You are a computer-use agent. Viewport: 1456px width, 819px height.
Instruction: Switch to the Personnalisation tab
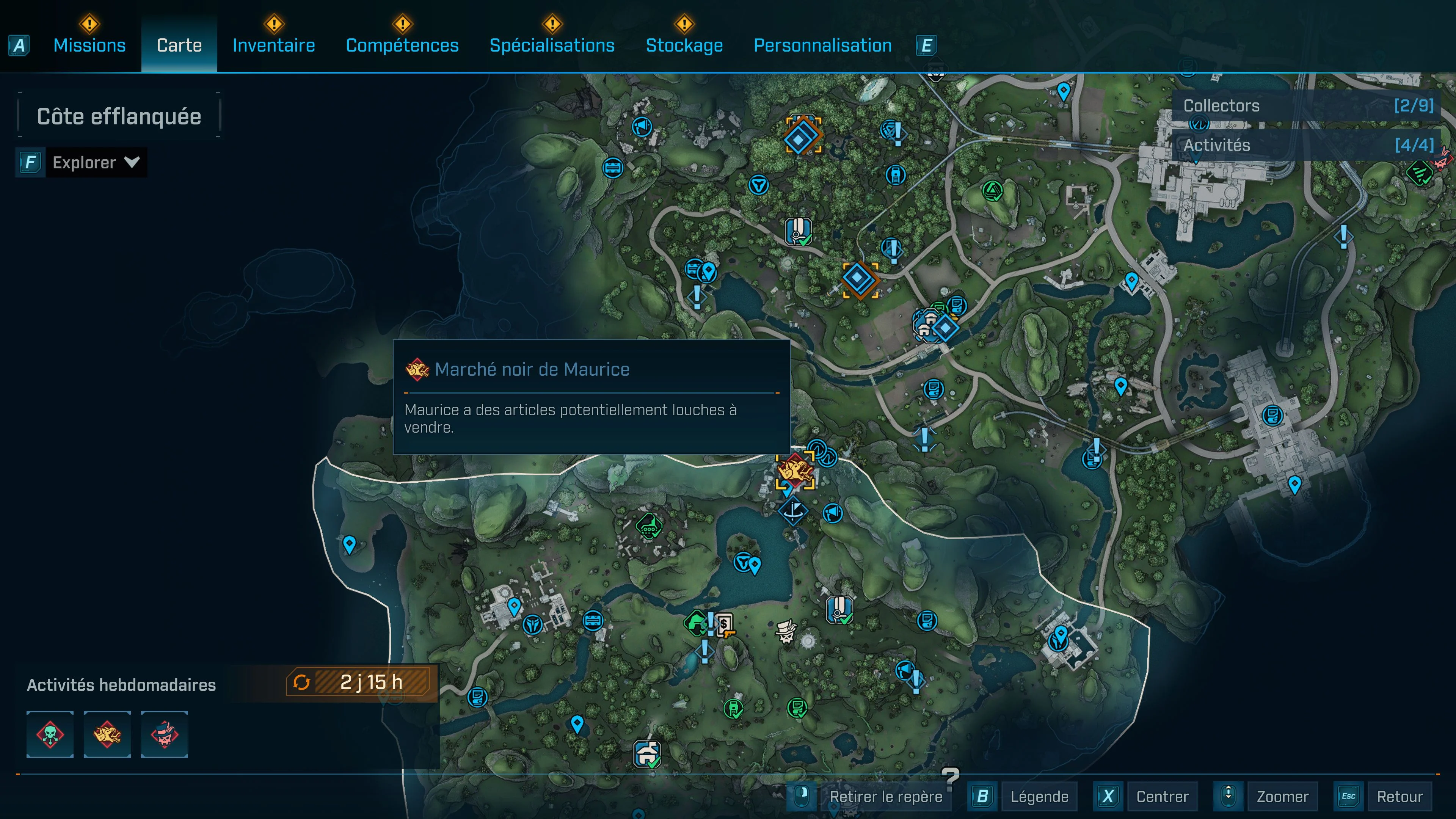(822, 45)
